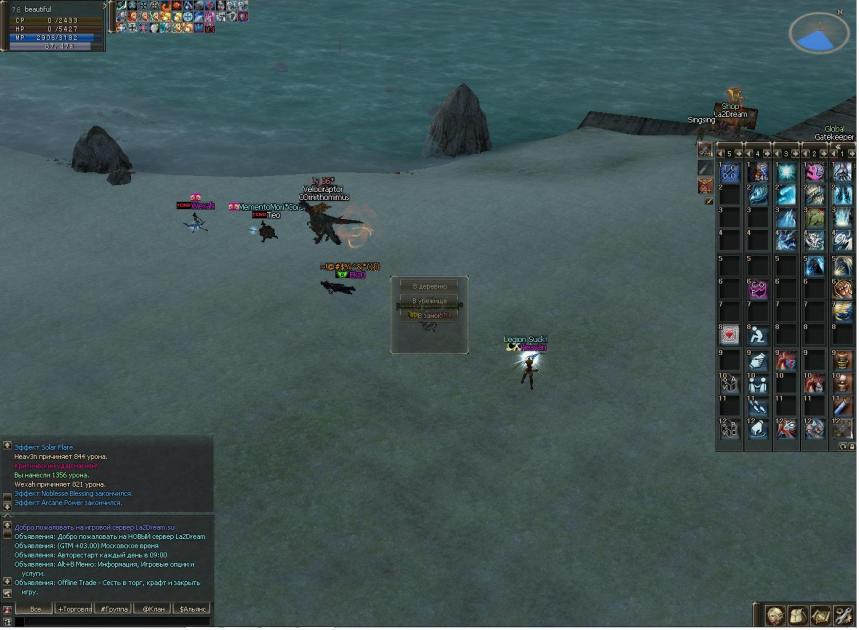Viewport: 859px width, 630px height.
Task: Open the character face menu icon
Action: click(x=775, y=616)
